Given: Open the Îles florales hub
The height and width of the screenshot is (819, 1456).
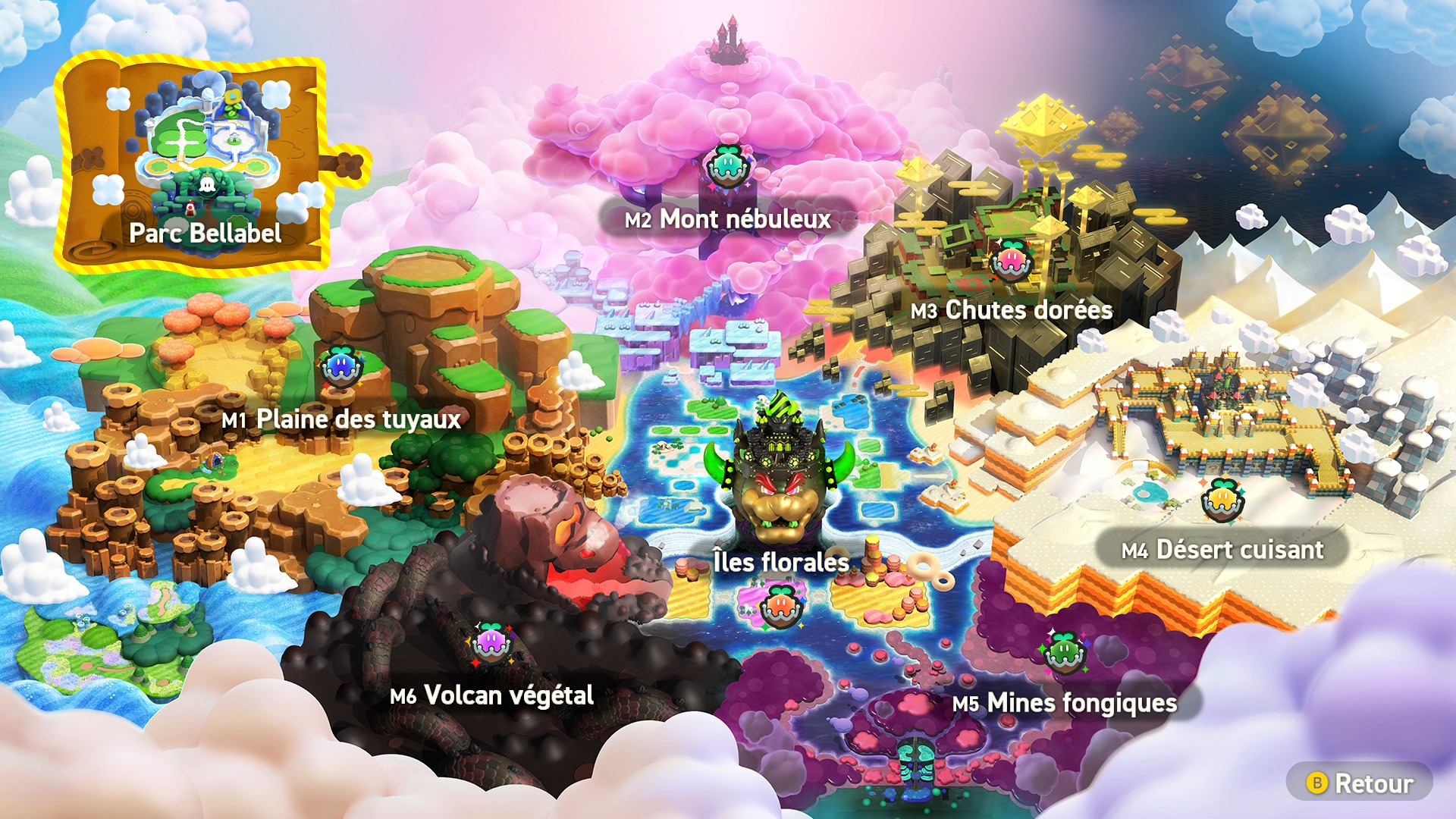Looking at the screenshot, I should tap(780, 562).
